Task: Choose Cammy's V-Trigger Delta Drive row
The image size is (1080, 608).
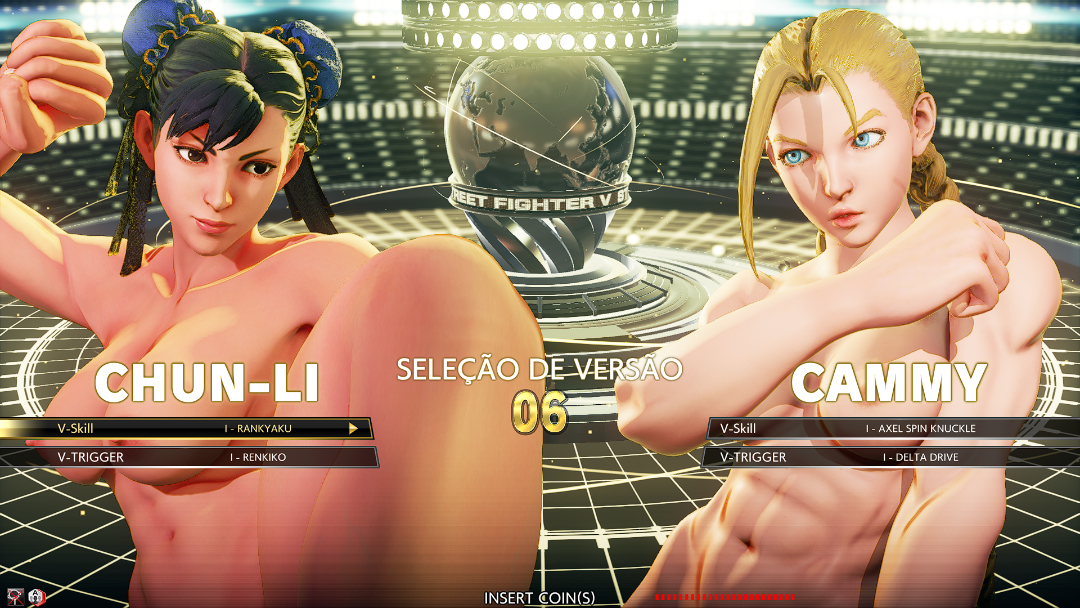Action: tap(895, 457)
